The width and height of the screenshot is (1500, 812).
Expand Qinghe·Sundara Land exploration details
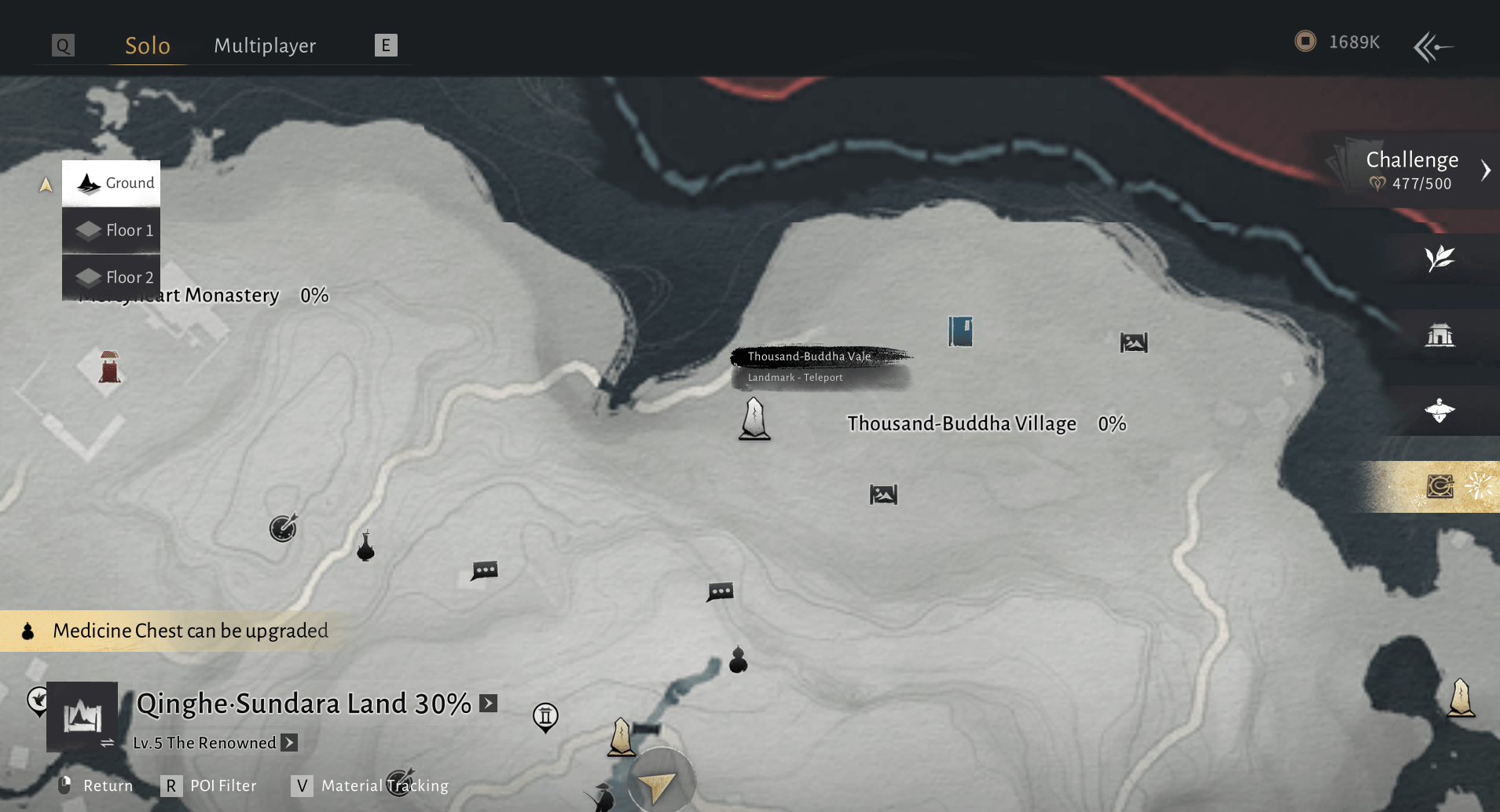tap(489, 703)
